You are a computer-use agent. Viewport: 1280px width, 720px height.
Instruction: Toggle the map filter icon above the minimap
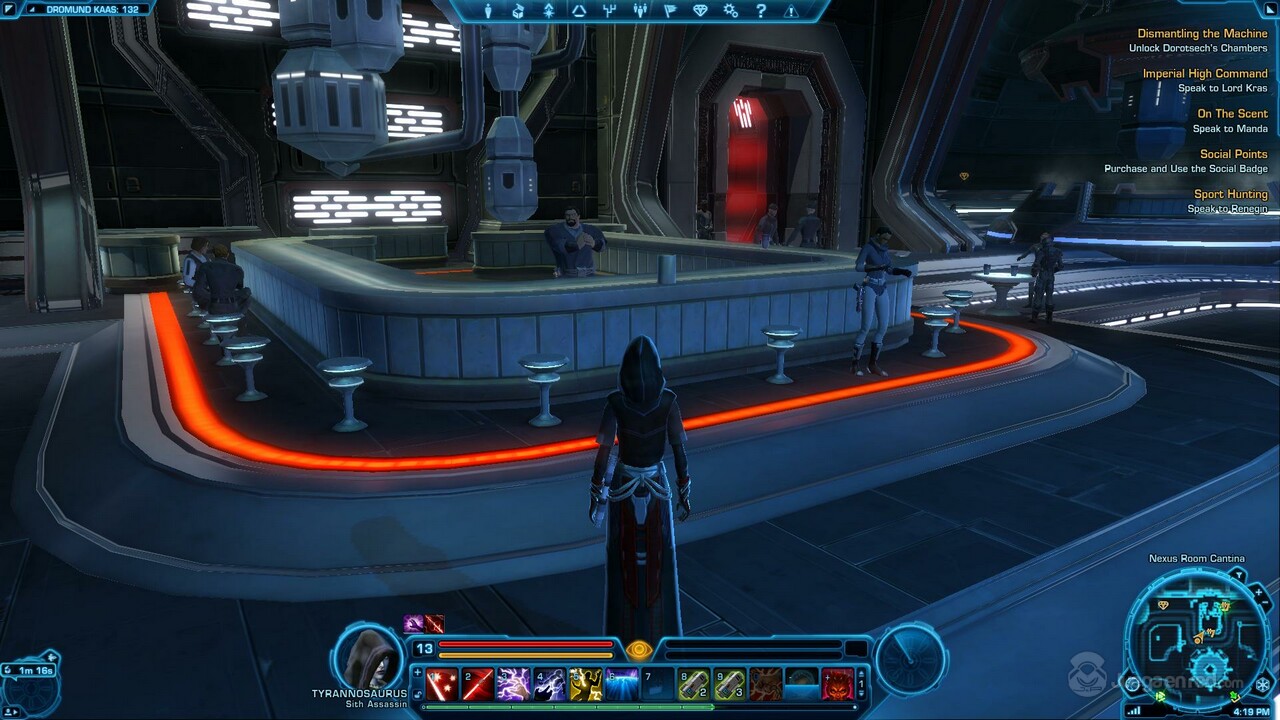coord(1240,574)
